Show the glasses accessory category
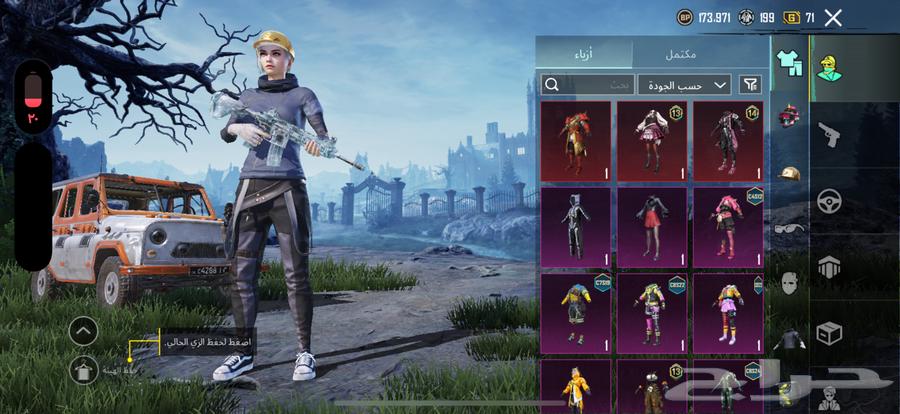The image size is (900, 414). (x=790, y=228)
